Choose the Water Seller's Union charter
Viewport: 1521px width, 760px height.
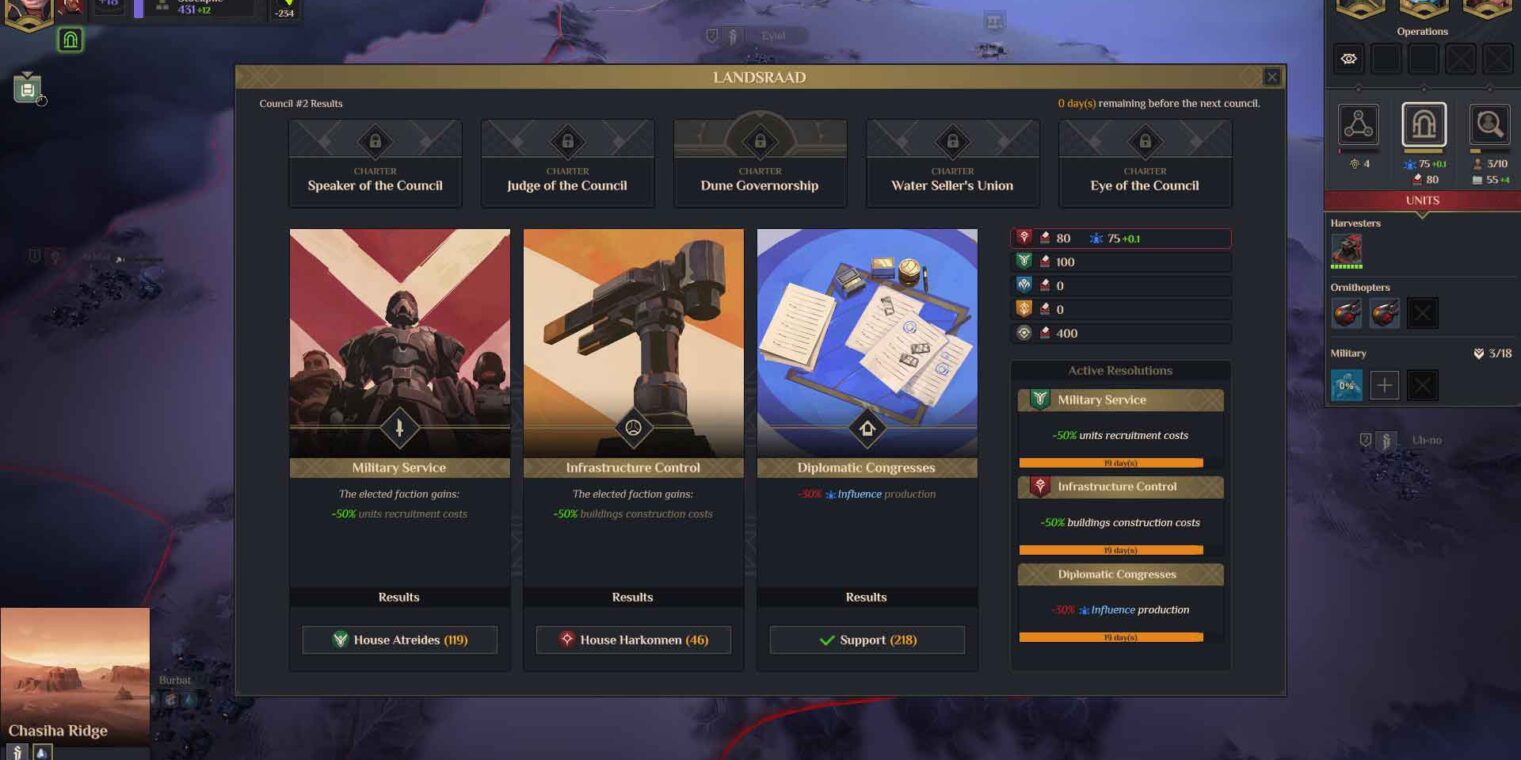point(952,163)
